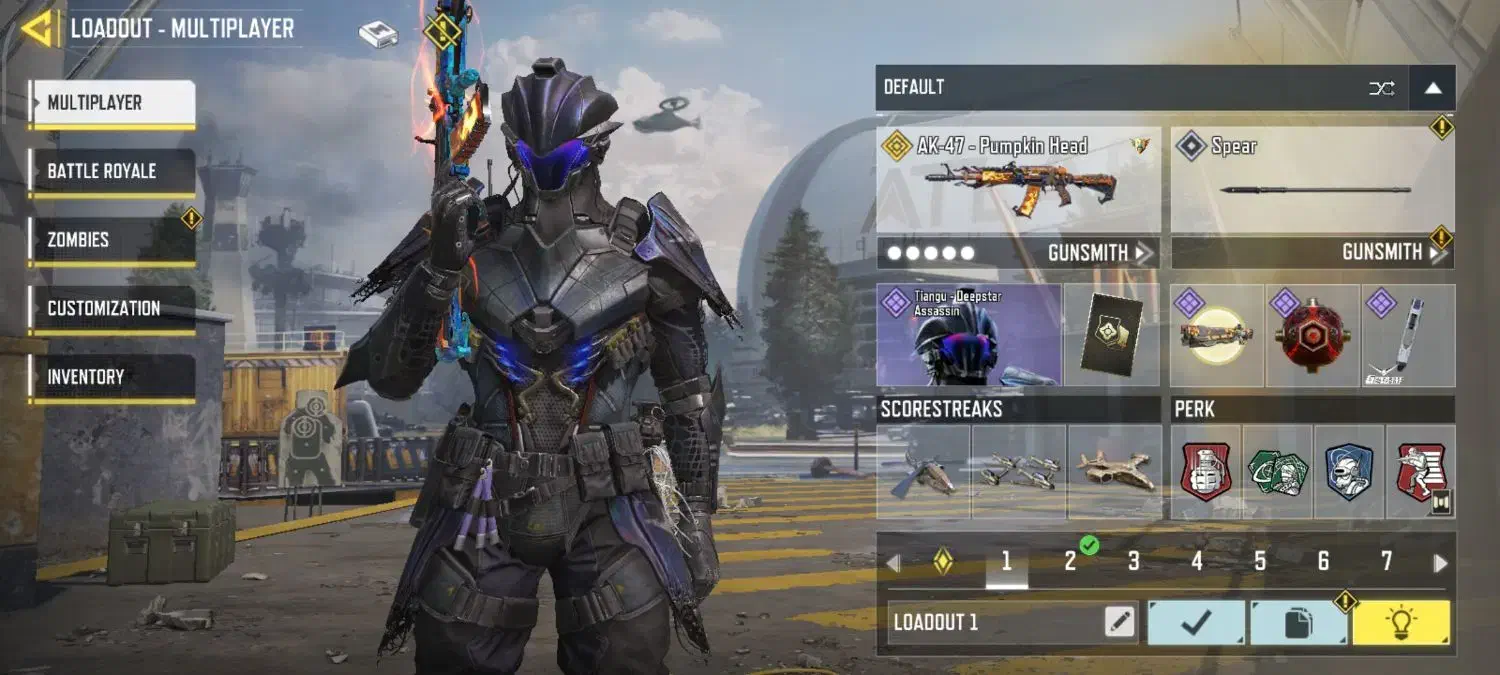Open the Zombies loadout tab
Image resolution: width=1500 pixels, height=675 pixels.
(111, 240)
